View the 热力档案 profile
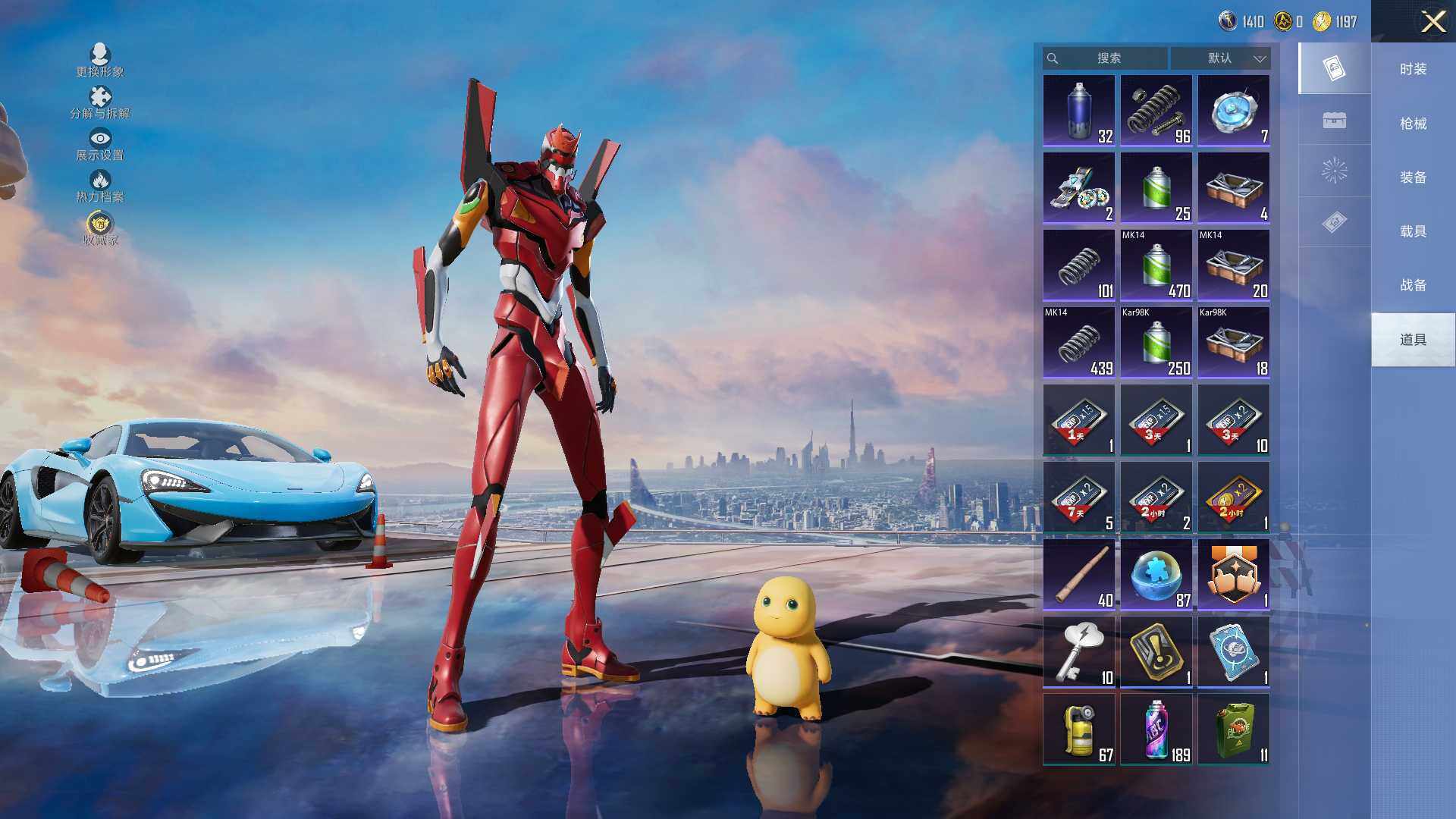 [100, 185]
